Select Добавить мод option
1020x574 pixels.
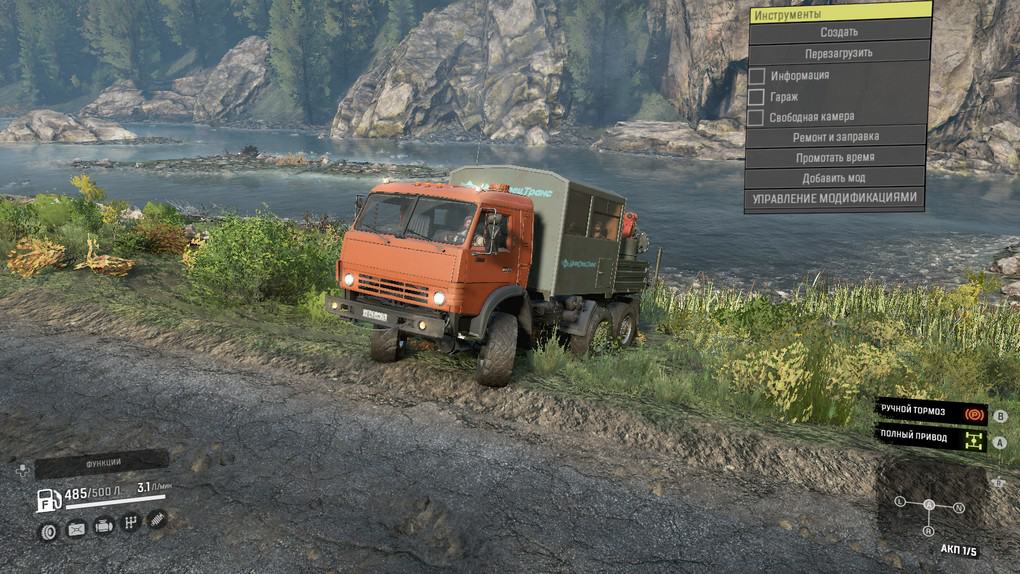pyautogui.click(x=834, y=177)
